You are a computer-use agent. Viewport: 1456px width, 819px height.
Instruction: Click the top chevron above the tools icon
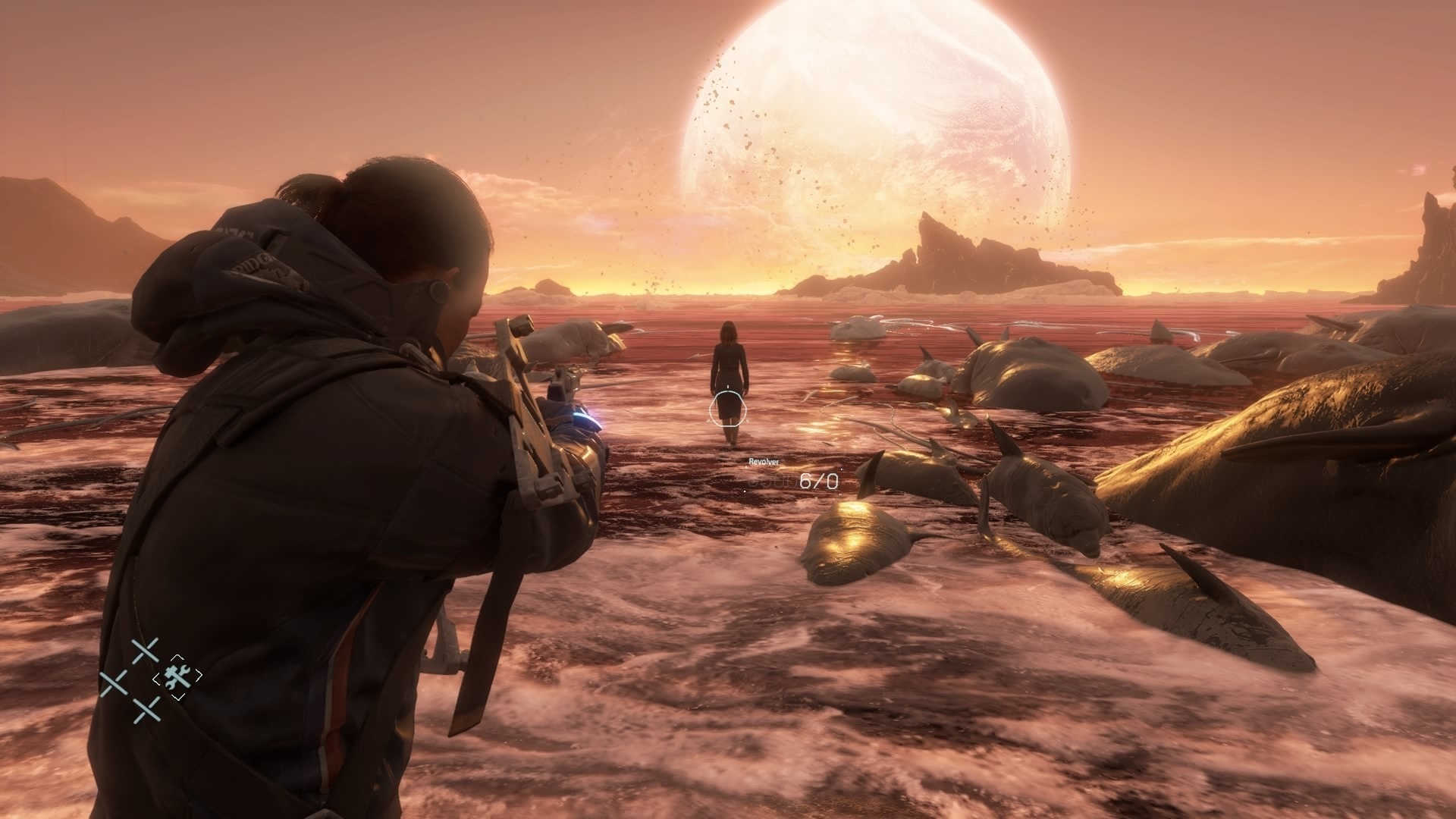[178, 657]
